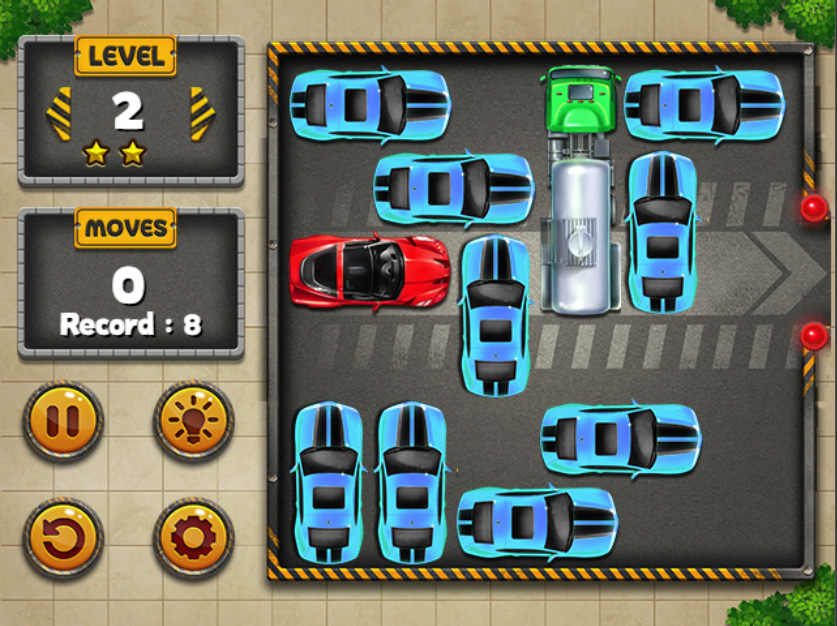
Task: Open settings with the gear button
Action: tap(193, 538)
